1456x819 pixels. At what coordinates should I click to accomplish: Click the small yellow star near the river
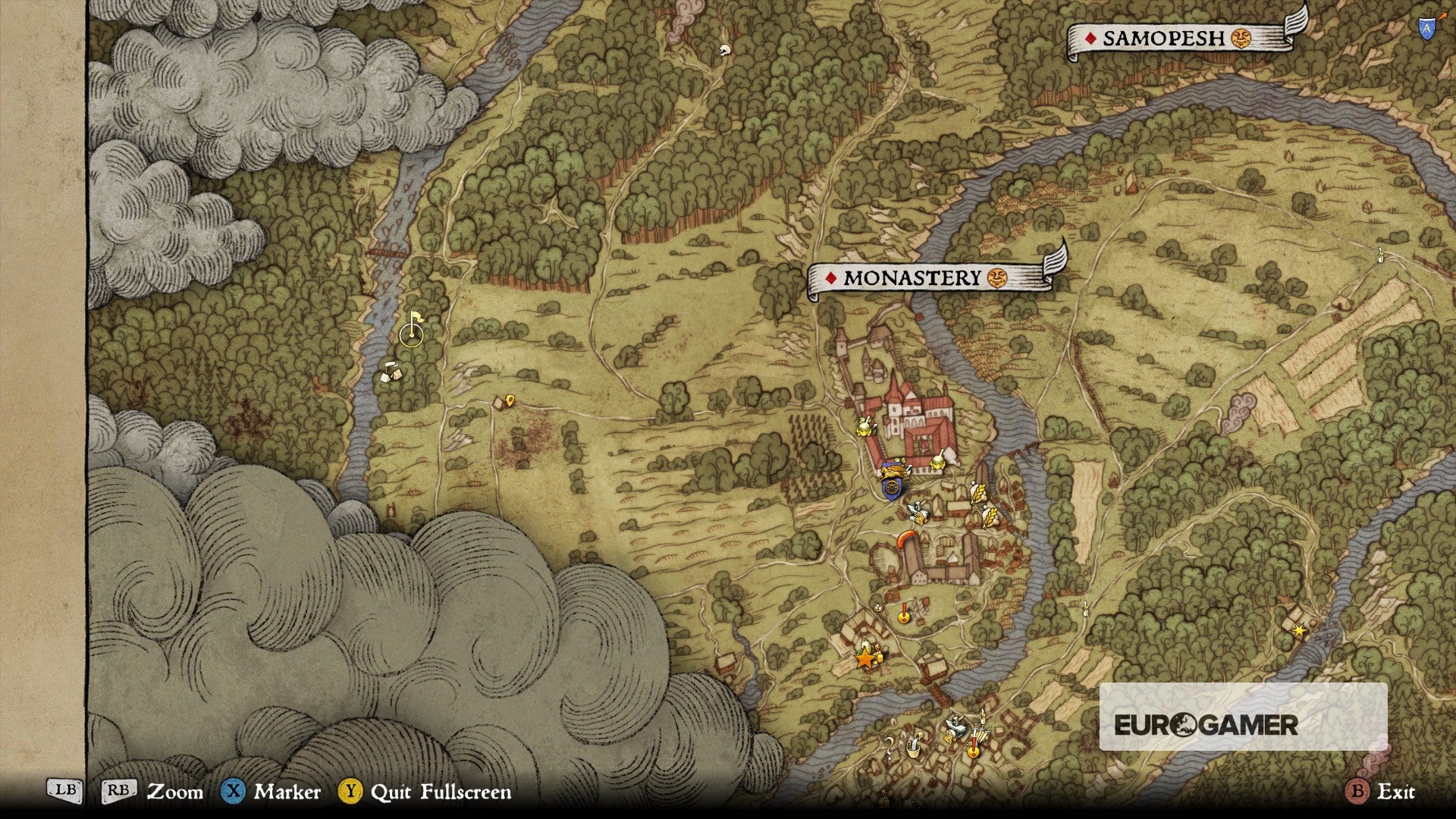[1300, 630]
